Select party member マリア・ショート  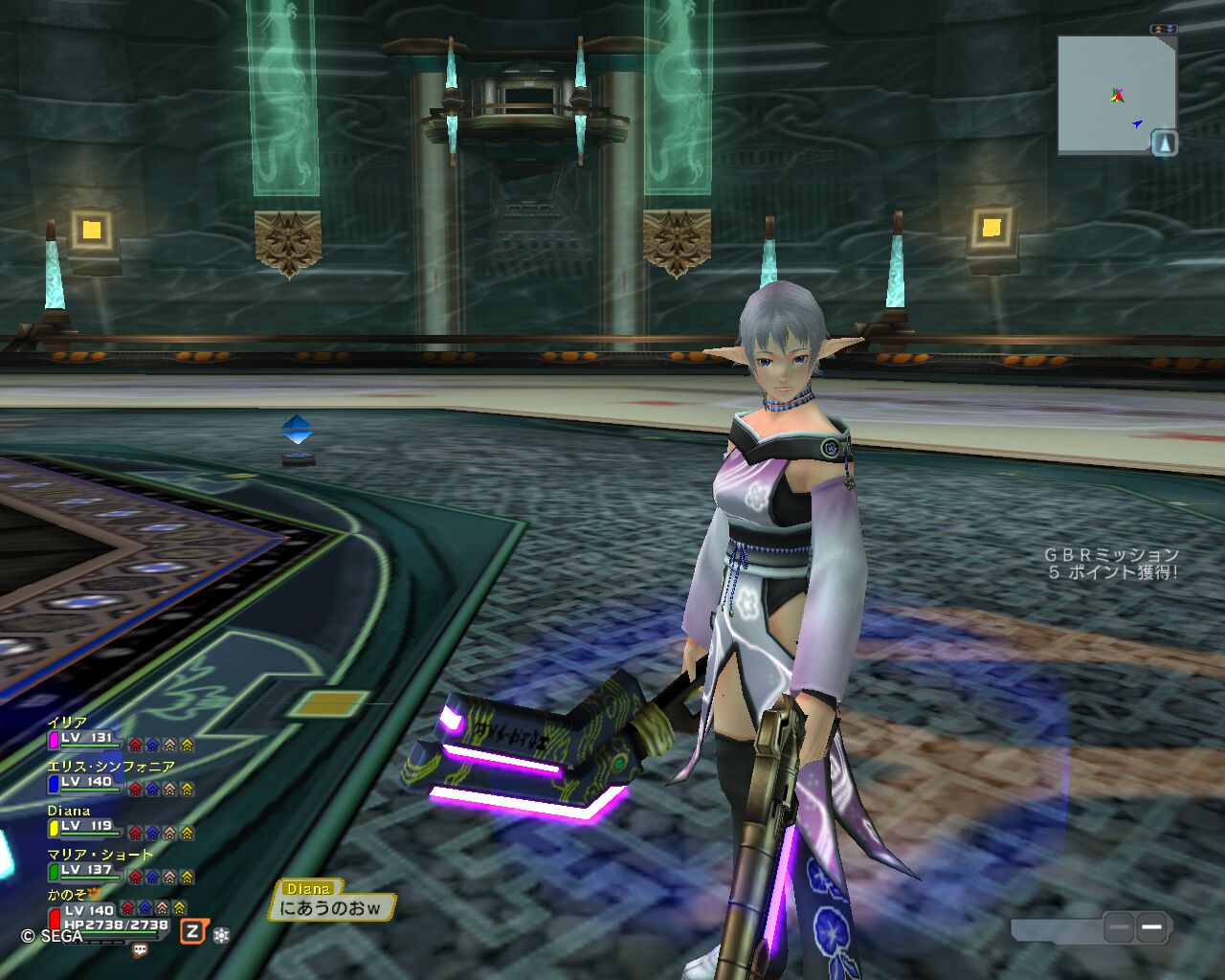pyautogui.click(x=86, y=870)
